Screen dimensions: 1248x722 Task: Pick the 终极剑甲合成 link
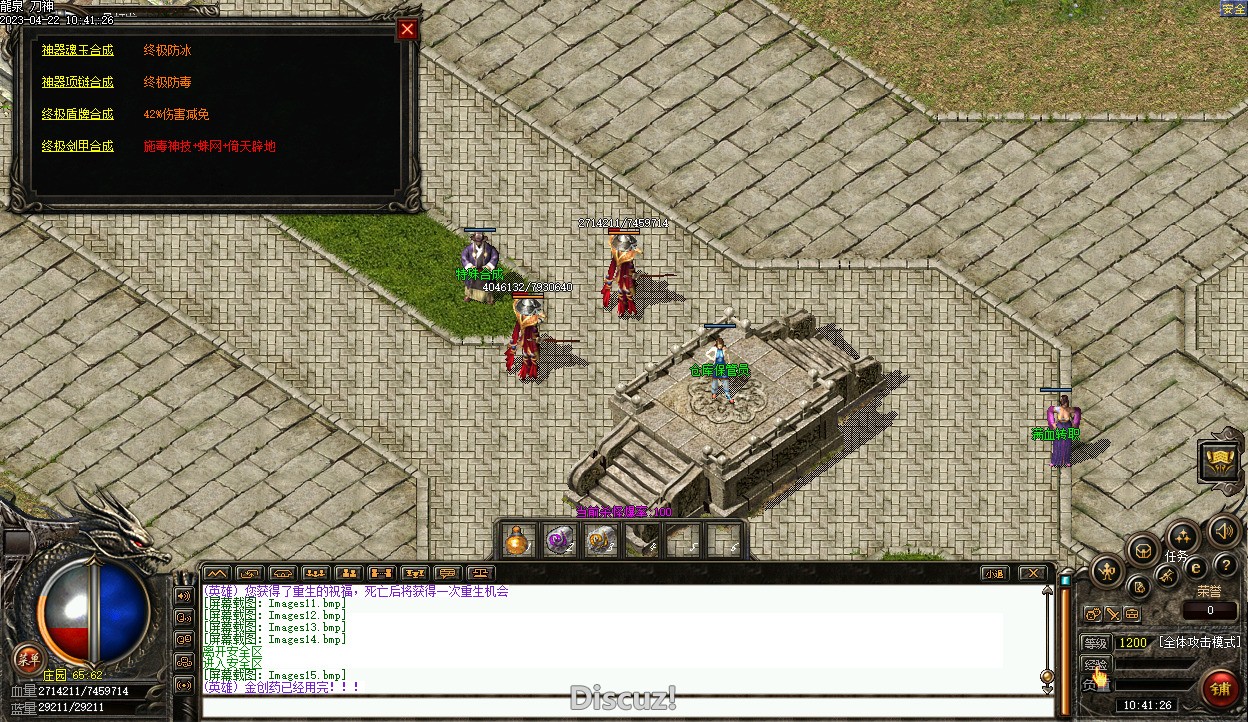pyautogui.click(x=78, y=146)
